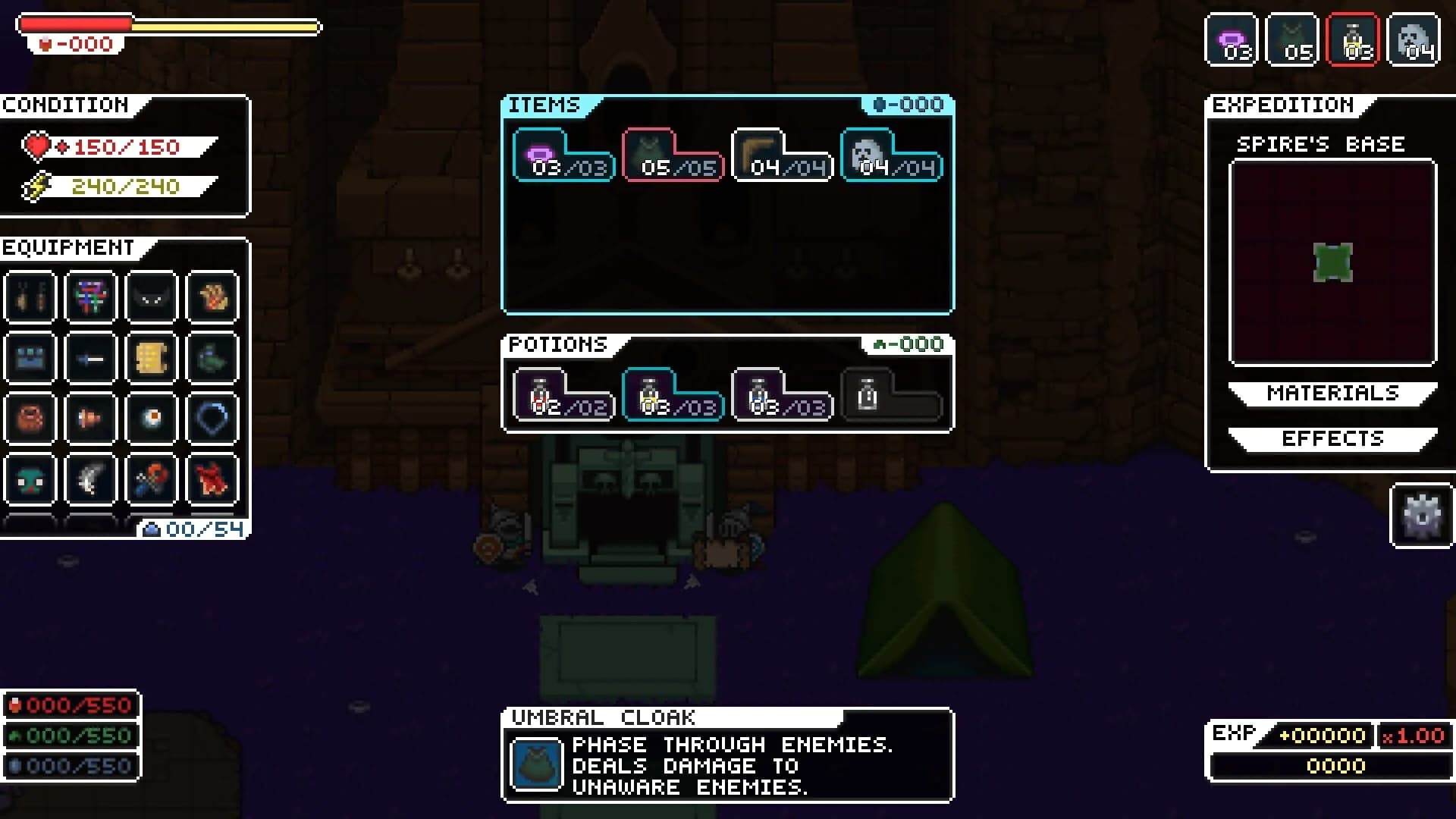Click the SPIRE'S BASE expedition map
Viewport: 1456px width, 819px height.
click(x=1332, y=264)
